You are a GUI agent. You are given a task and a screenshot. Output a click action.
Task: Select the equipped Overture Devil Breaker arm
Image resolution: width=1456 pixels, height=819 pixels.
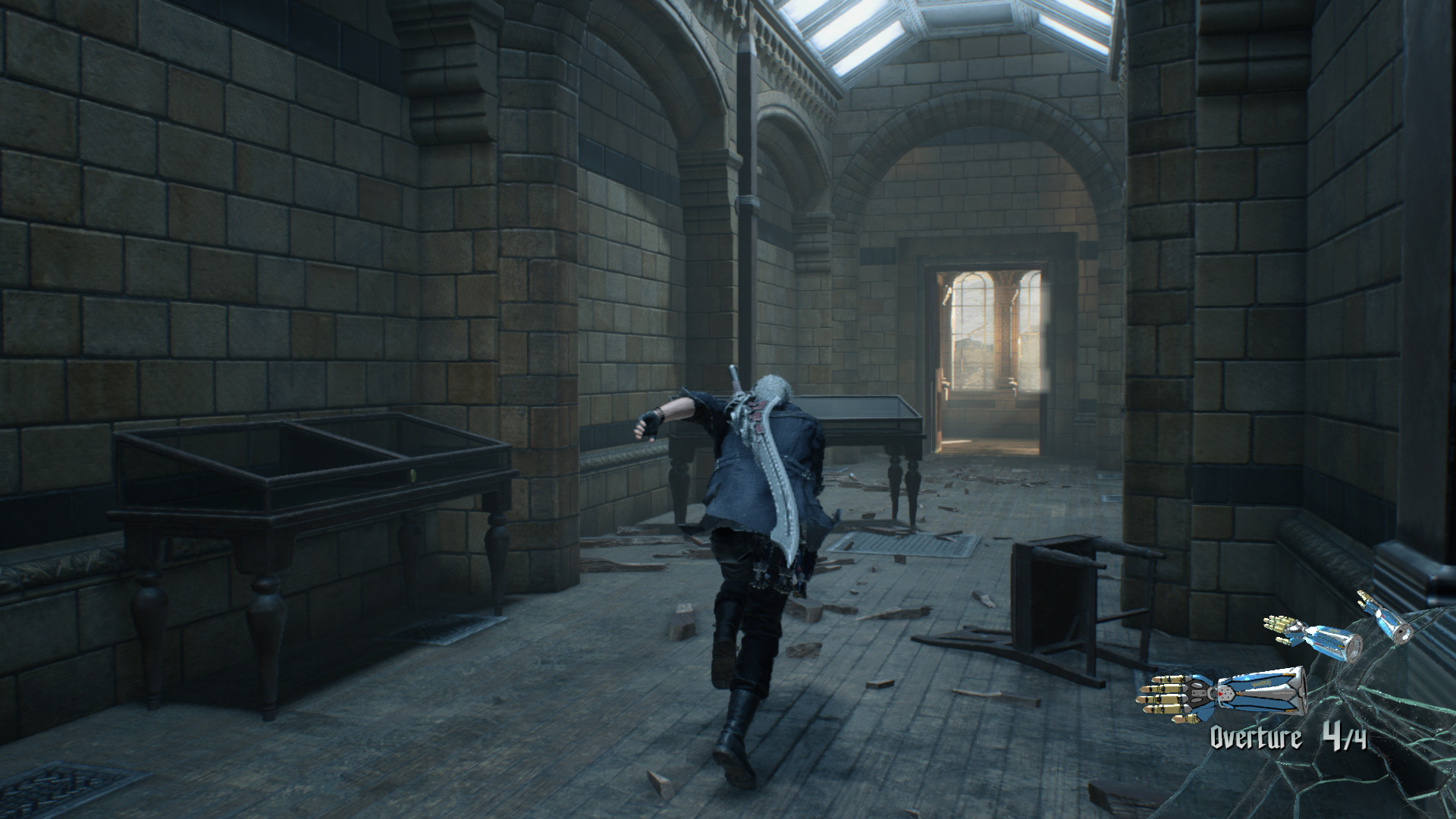point(1222,693)
